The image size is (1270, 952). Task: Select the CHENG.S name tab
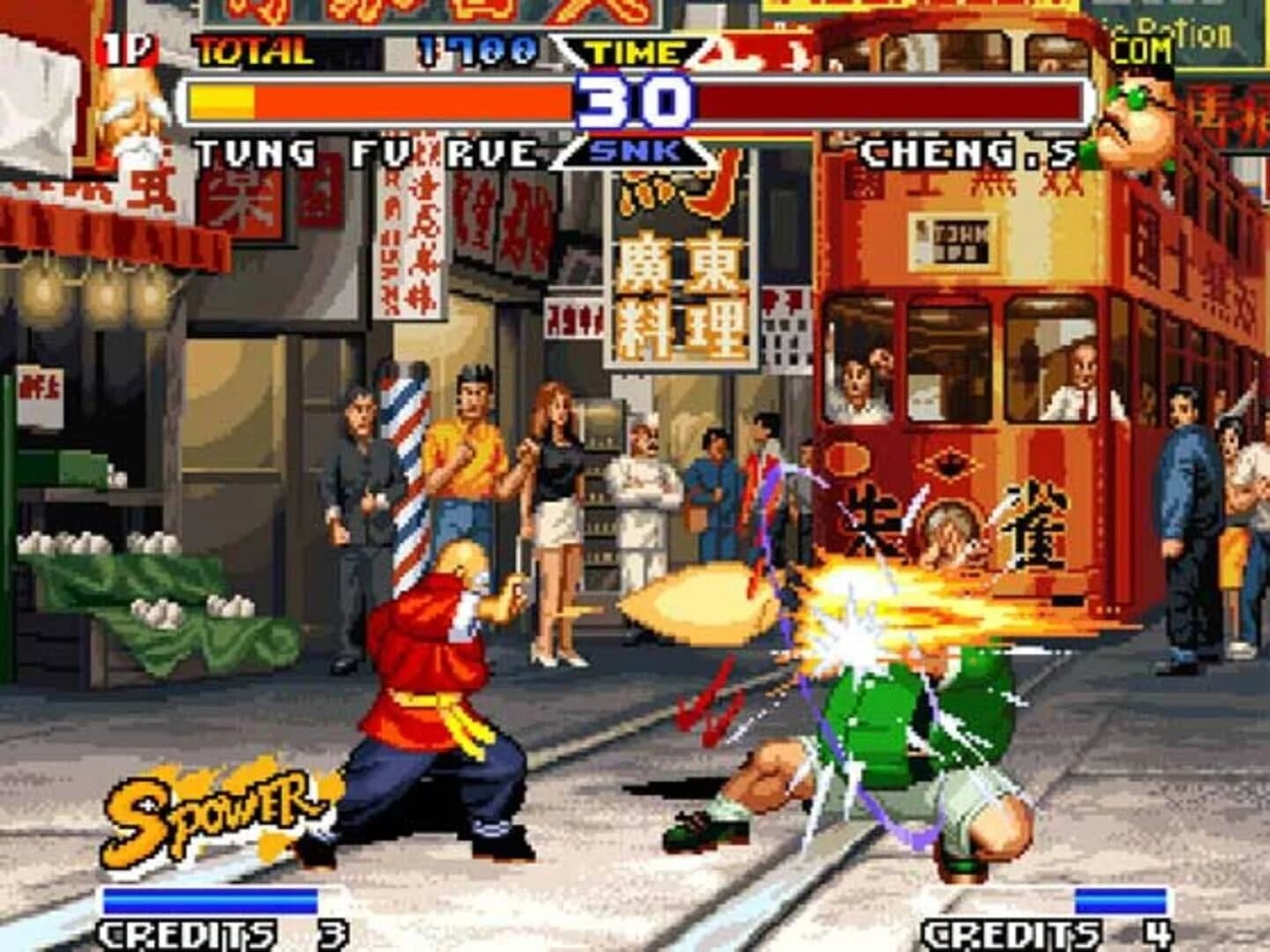coord(969,152)
